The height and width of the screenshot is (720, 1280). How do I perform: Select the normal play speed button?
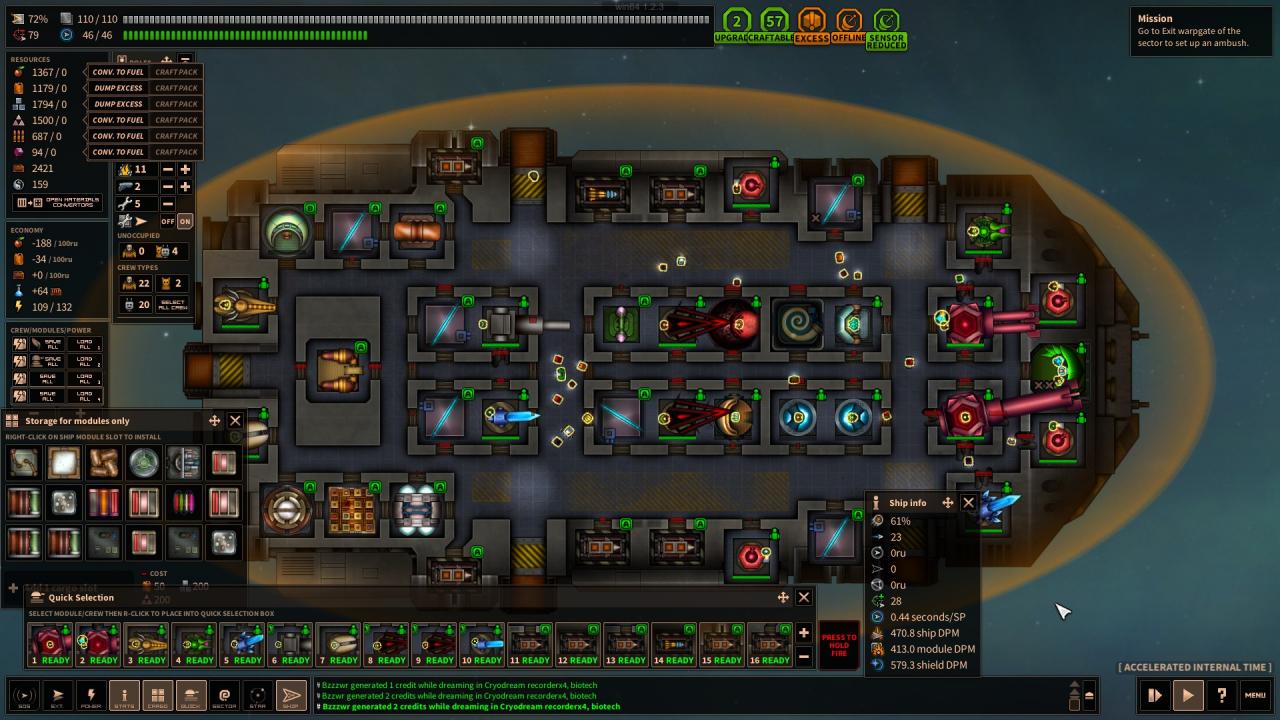[1187, 695]
